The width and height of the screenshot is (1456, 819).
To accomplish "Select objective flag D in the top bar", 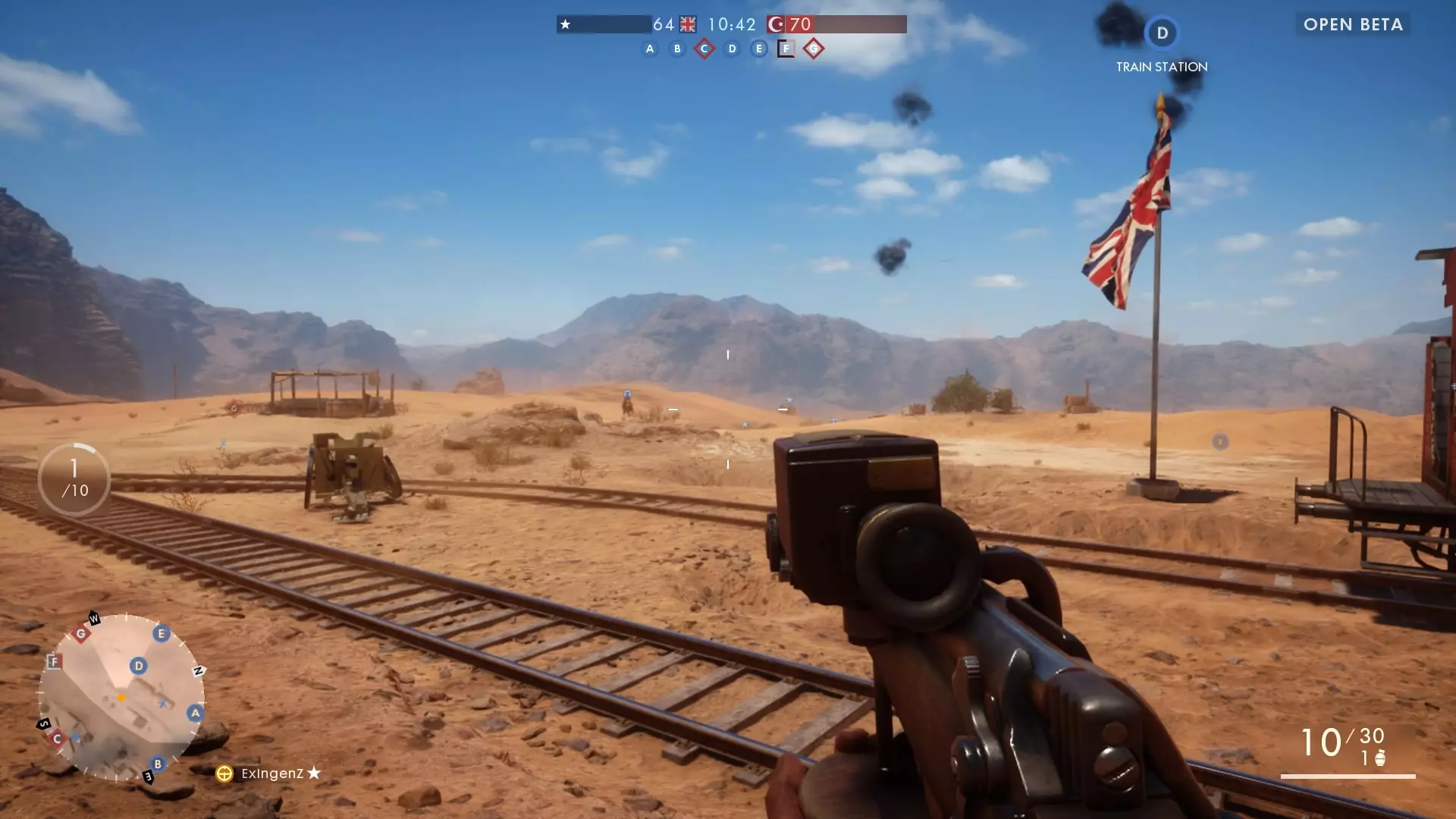I will (x=732, y=49).
